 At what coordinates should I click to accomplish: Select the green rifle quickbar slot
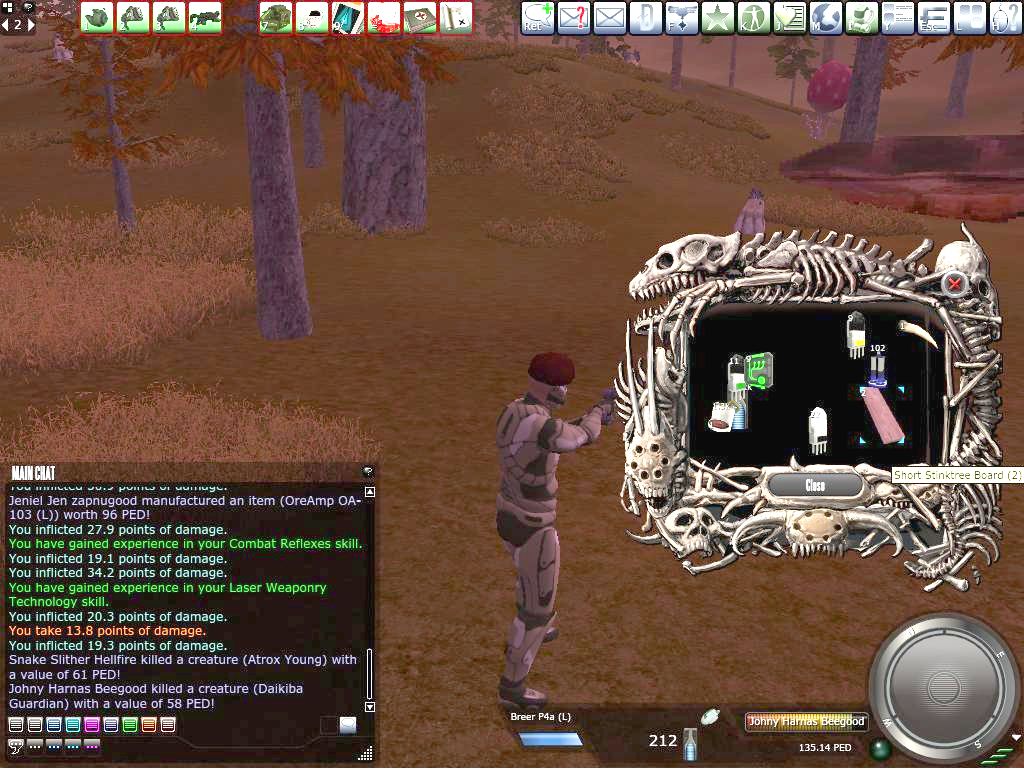205,17
